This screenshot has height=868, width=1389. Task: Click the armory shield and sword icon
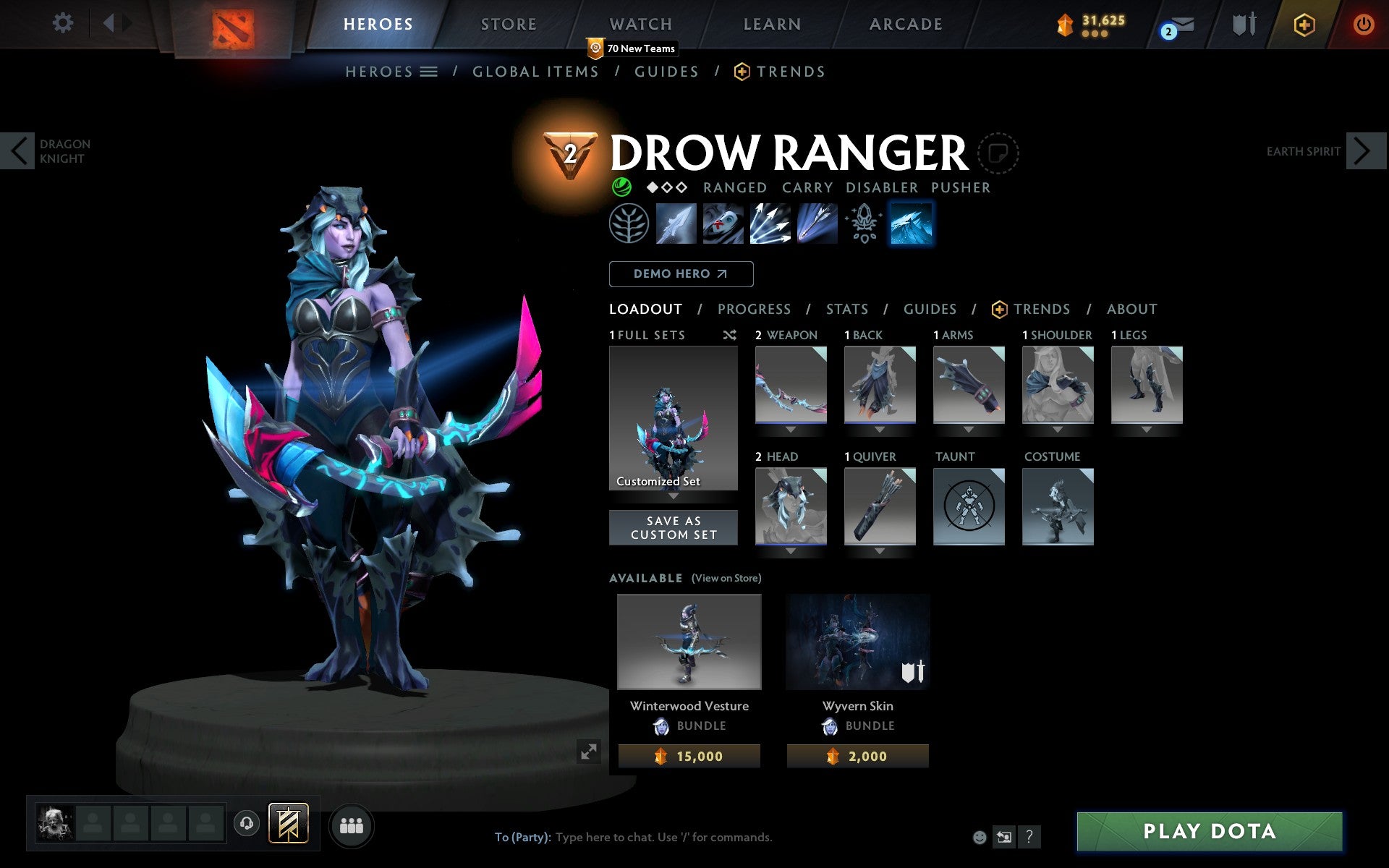tap(1242, 24)
